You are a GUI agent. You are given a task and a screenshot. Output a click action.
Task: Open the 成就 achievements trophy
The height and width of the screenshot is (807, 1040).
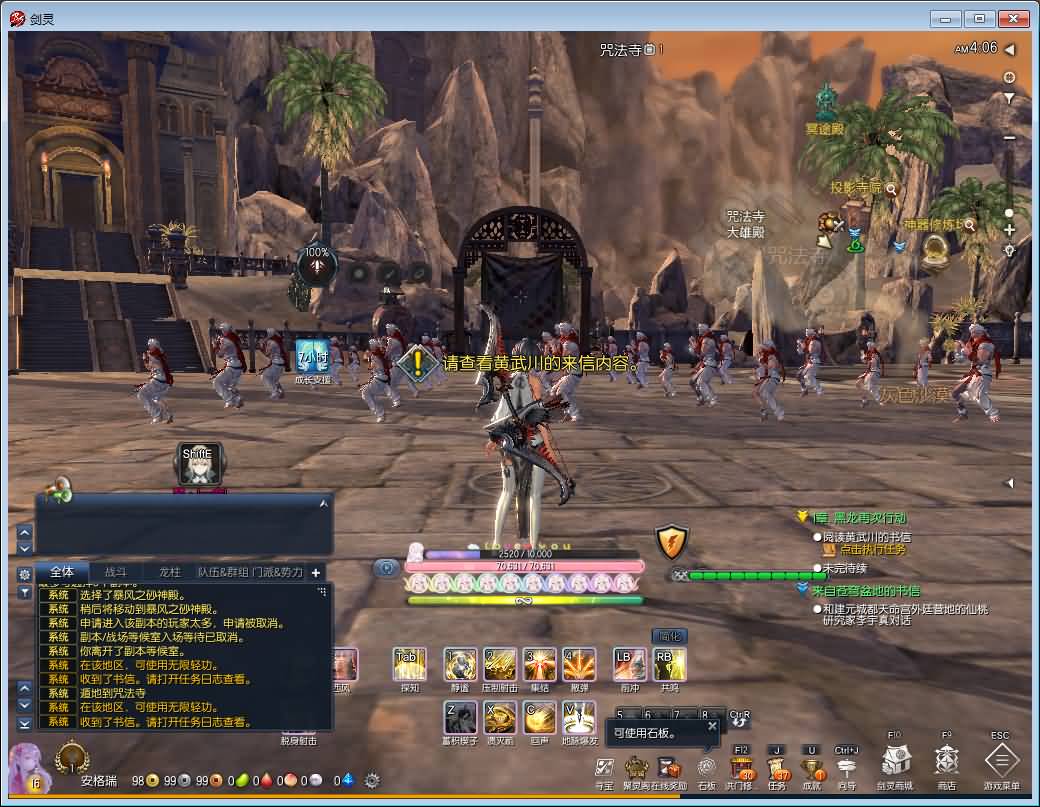pyautogui.click(x=811, y=768)
